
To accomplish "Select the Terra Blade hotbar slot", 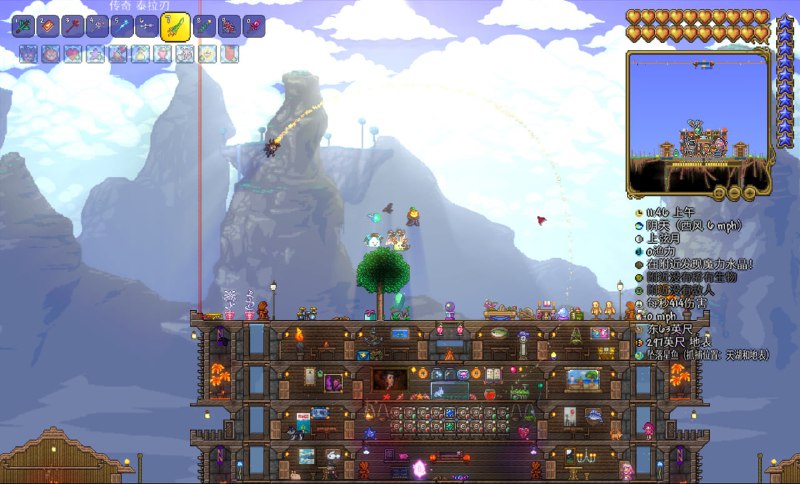I will tap(176, 27).
